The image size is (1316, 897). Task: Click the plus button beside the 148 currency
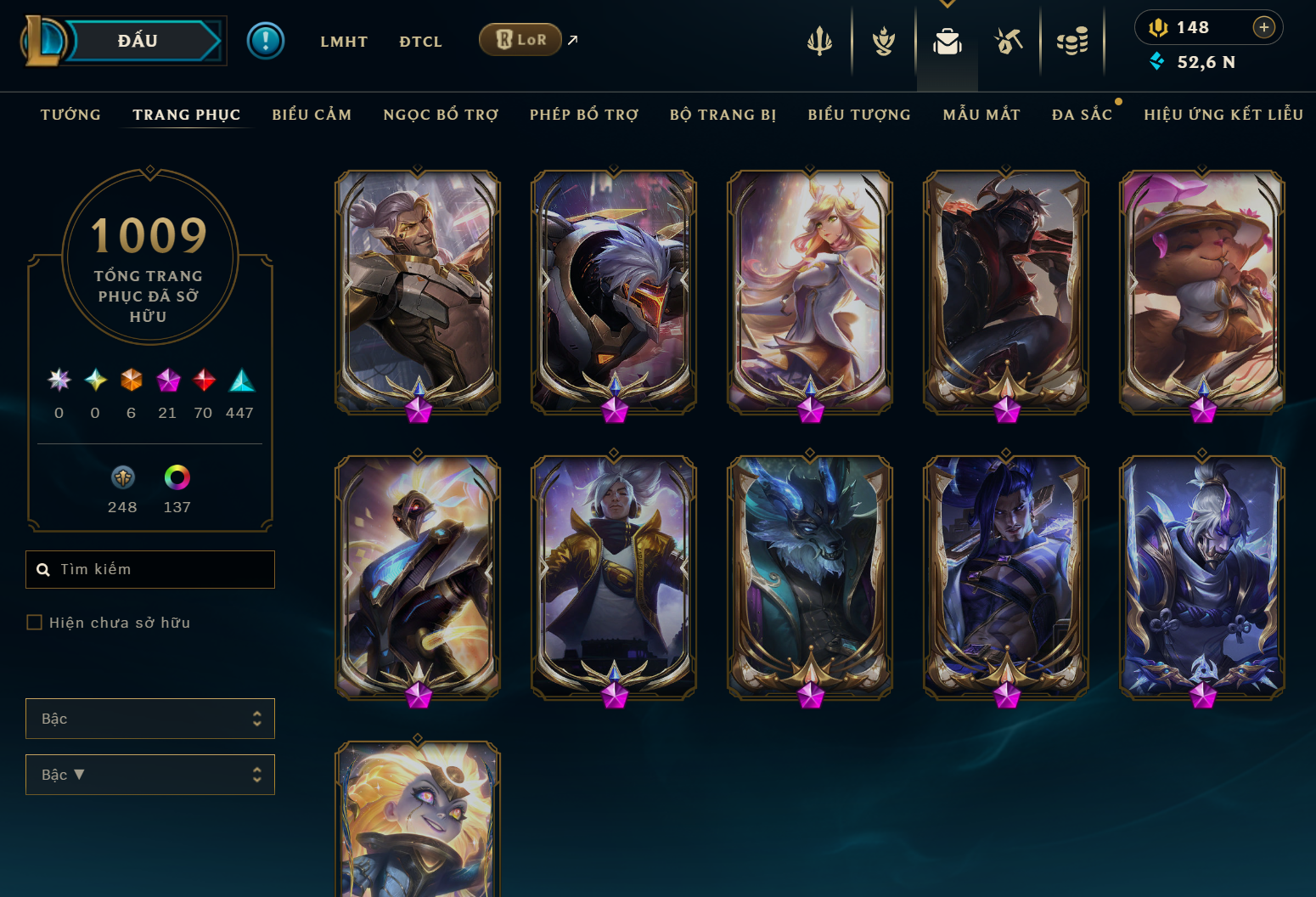tap(1264, 27)
